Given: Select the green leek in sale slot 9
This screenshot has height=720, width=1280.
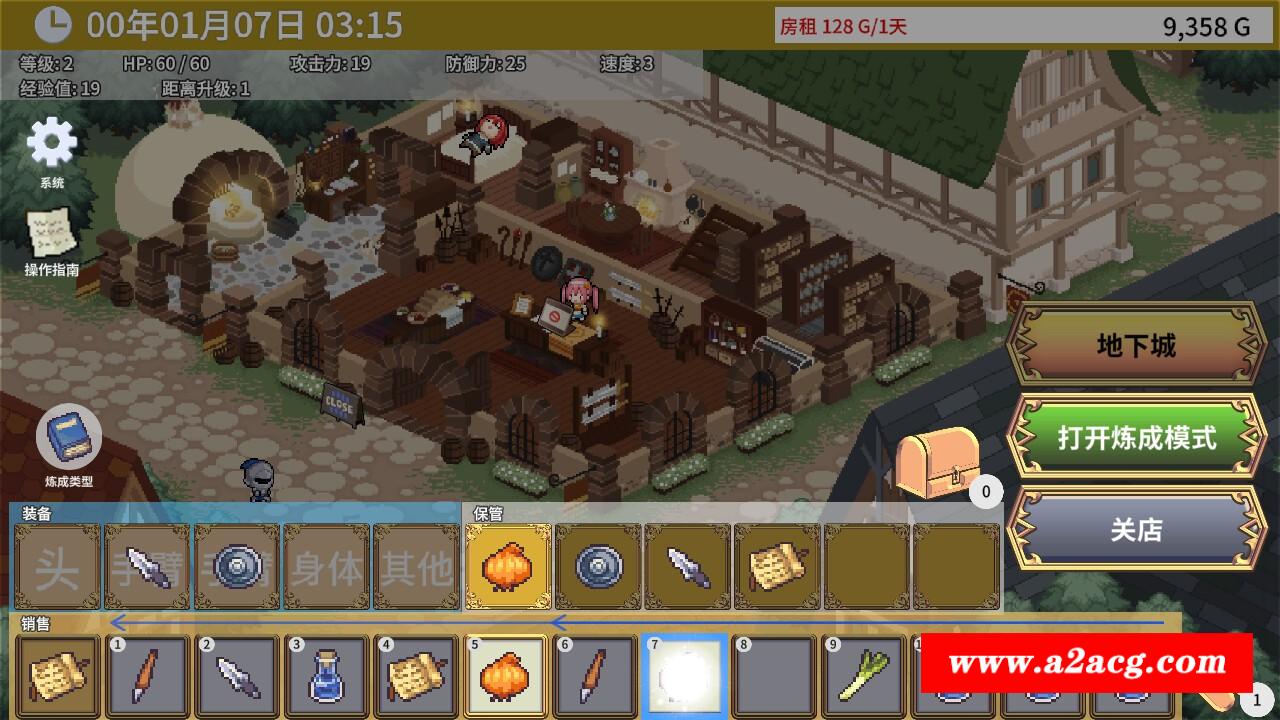Looking at the screenshot, I should (x=866, y=677).
